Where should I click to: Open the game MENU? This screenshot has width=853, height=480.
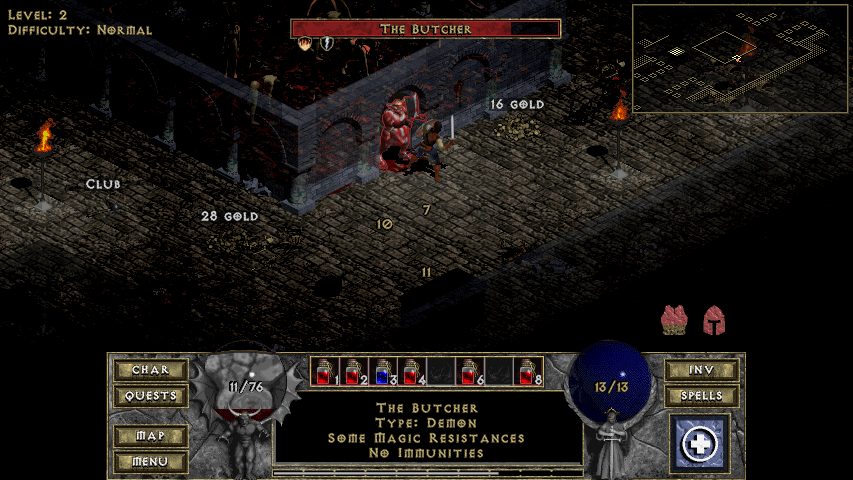[150, 462]
